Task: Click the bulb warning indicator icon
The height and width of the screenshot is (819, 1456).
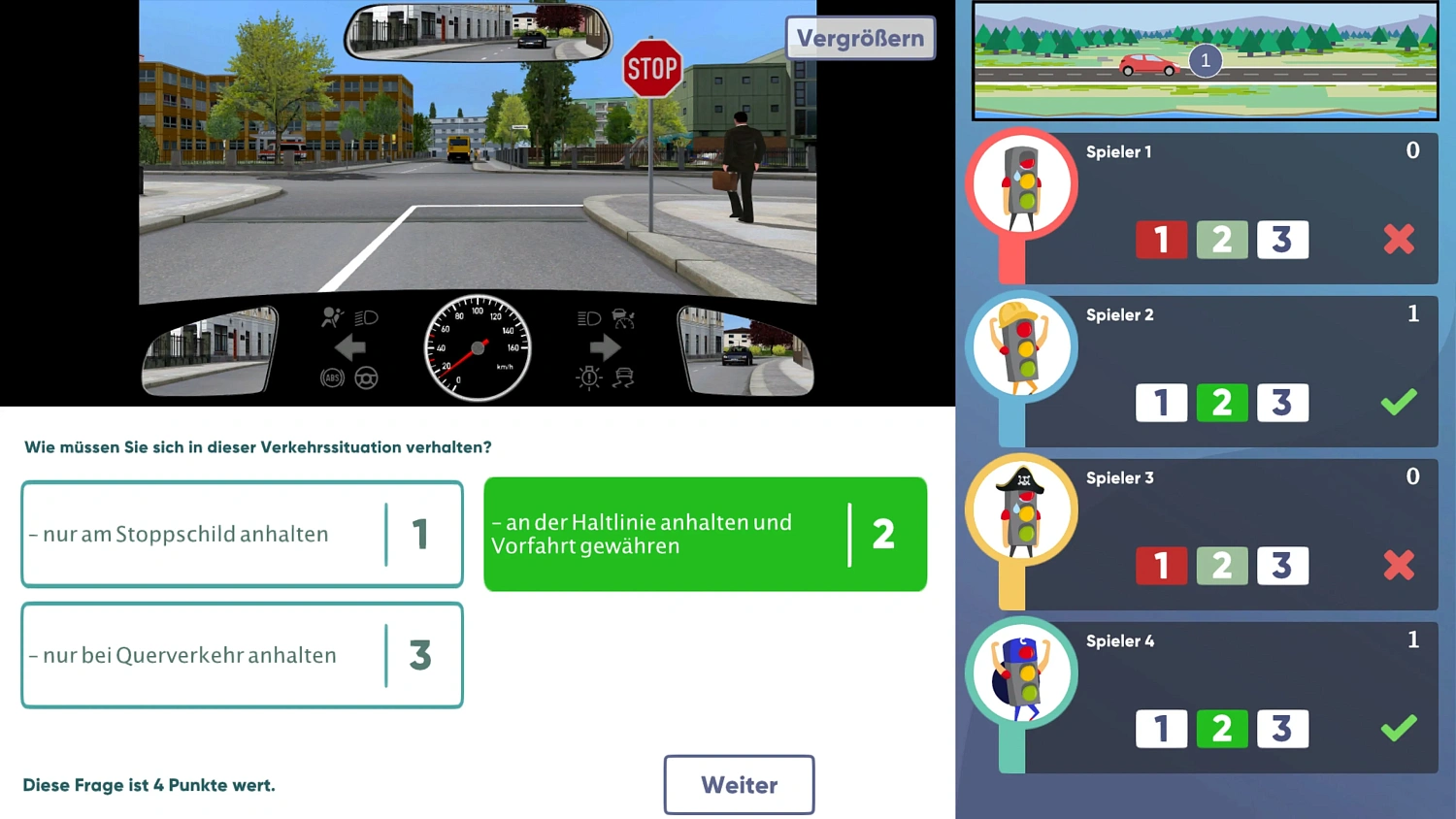Action: pos(589,377)
